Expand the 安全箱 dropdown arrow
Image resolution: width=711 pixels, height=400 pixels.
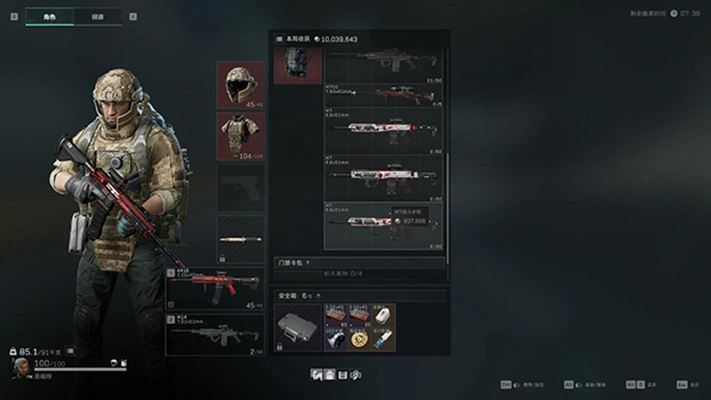[316, 295]
